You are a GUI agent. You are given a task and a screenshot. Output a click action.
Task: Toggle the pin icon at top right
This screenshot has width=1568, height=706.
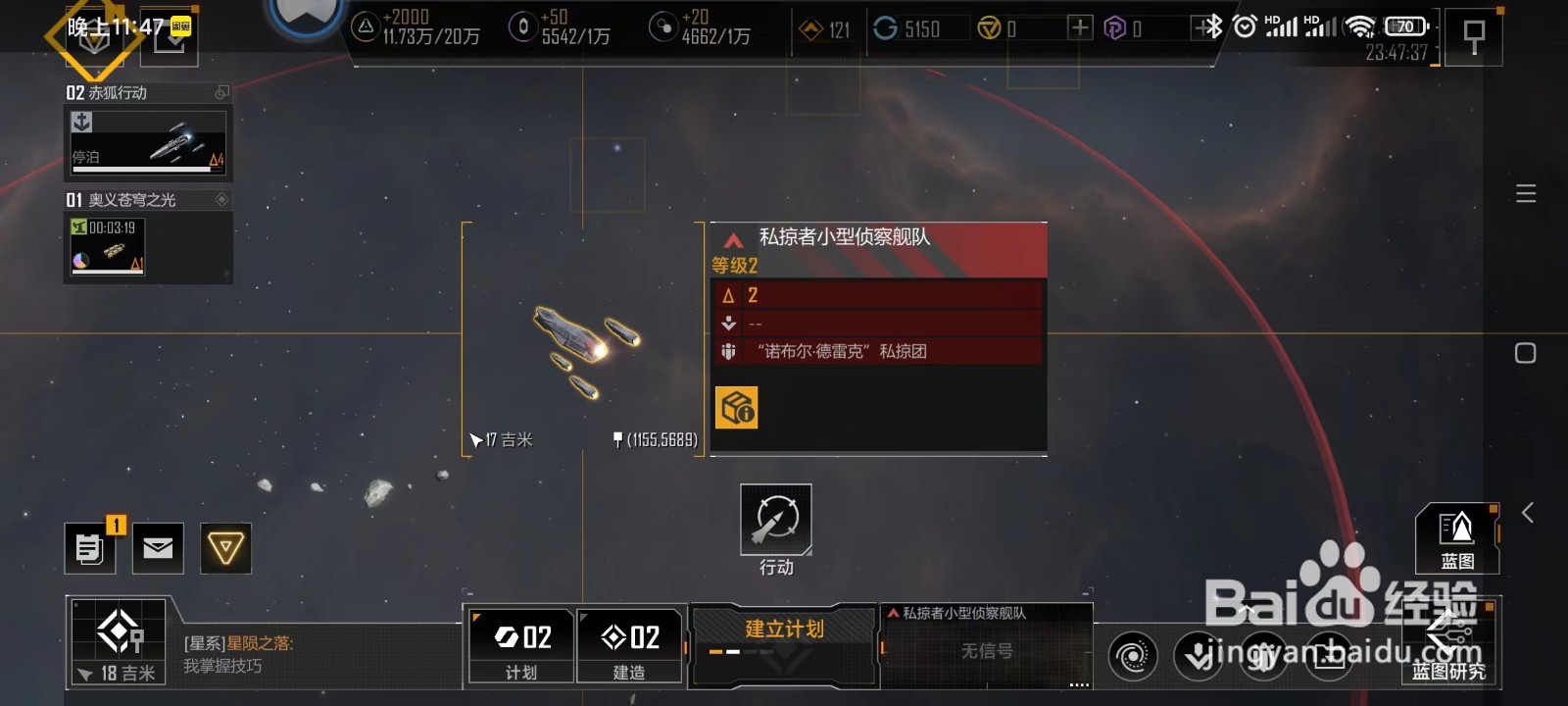1475,35
